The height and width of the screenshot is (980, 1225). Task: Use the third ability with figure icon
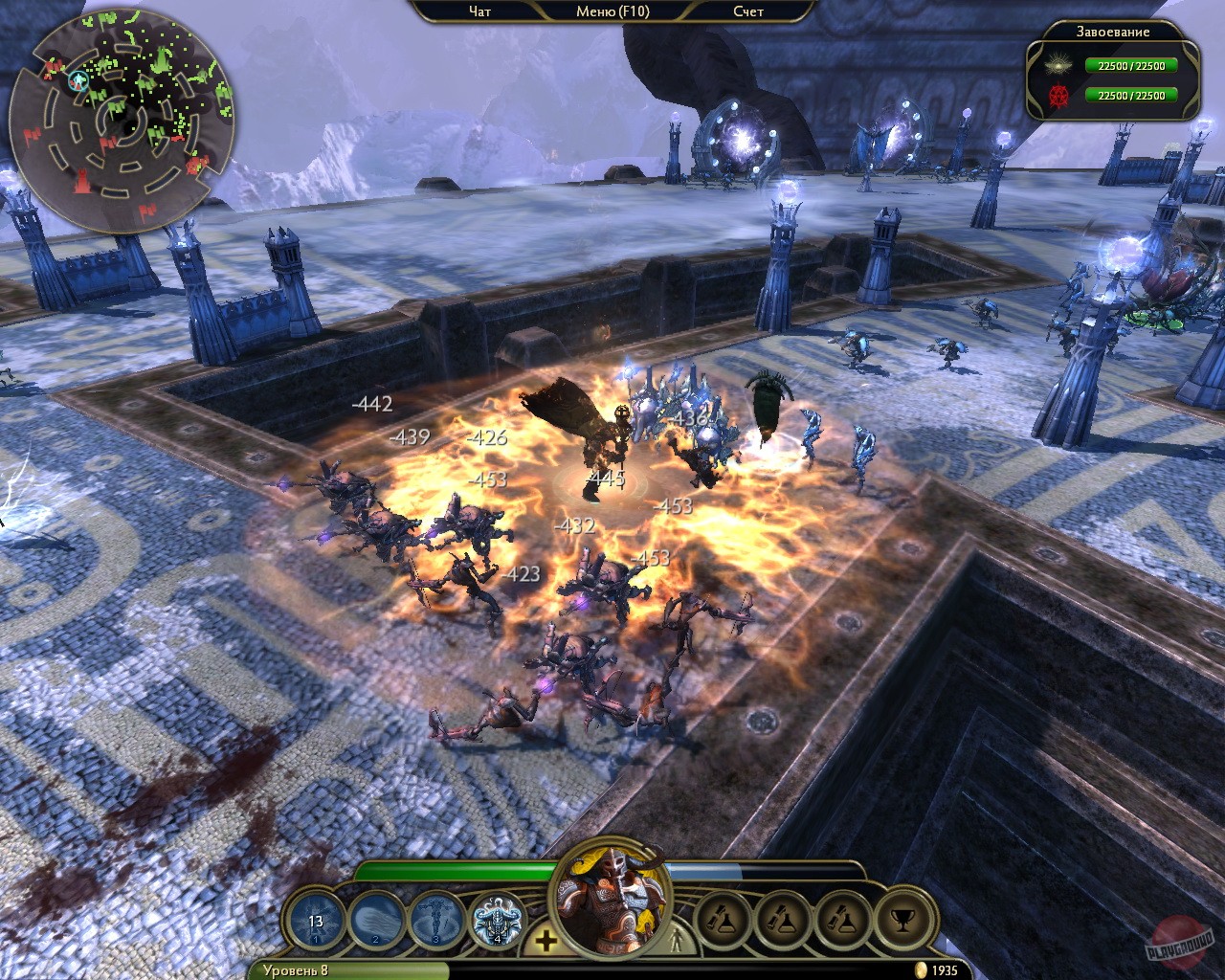(435, 922)
